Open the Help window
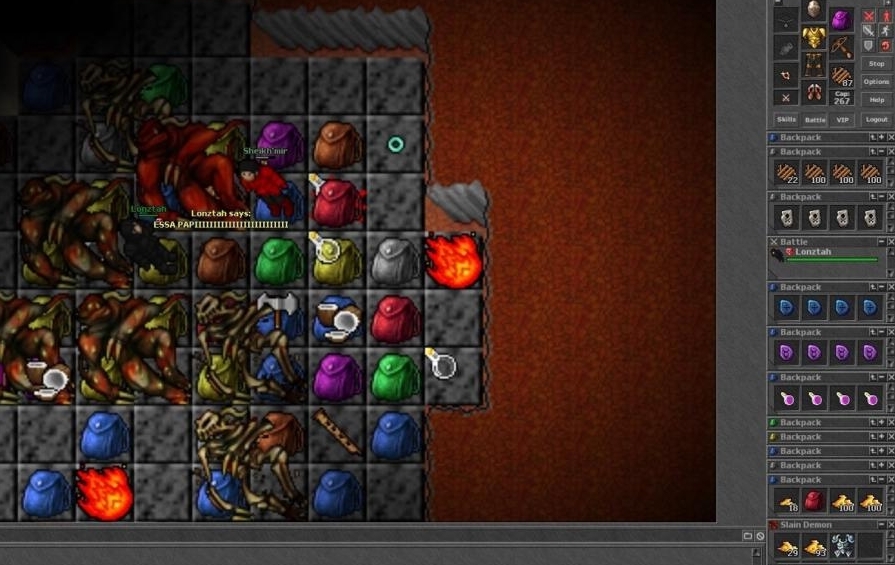Screen dimensions: 895x565 coord(876,99)
